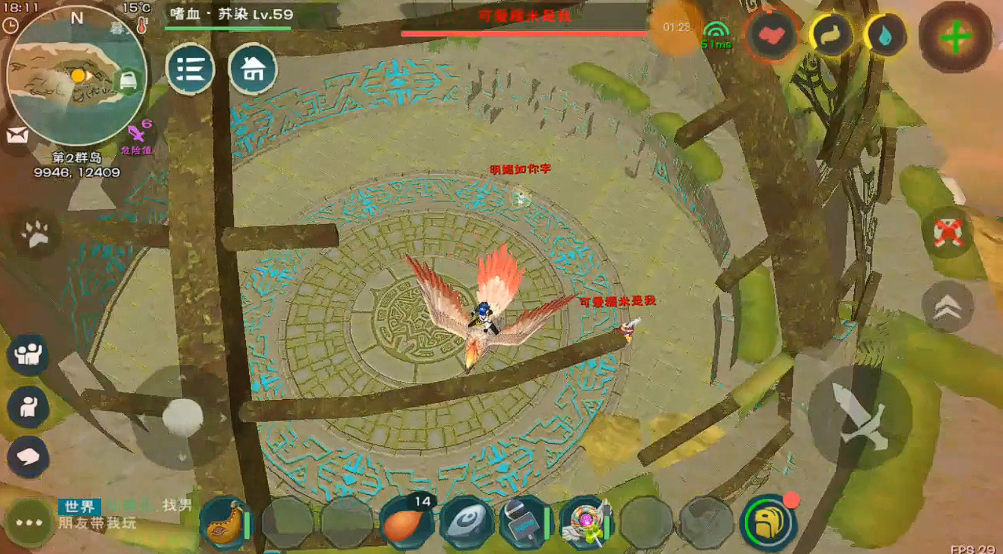Select the roasted meat slot with 14
The height and width of the screenshot is (554, 1003).
pos(406,521)
